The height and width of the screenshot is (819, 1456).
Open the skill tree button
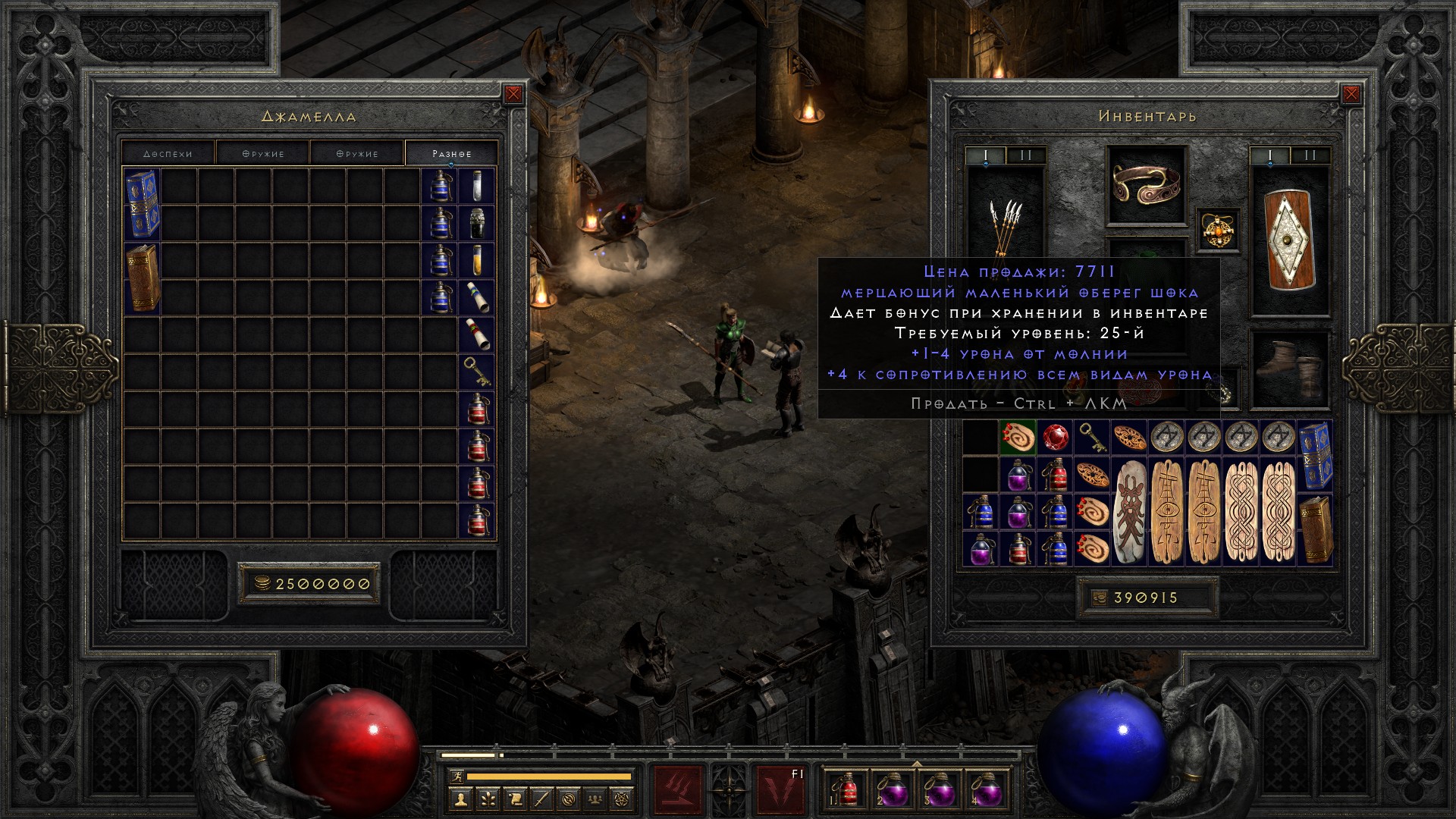[487, 799]
